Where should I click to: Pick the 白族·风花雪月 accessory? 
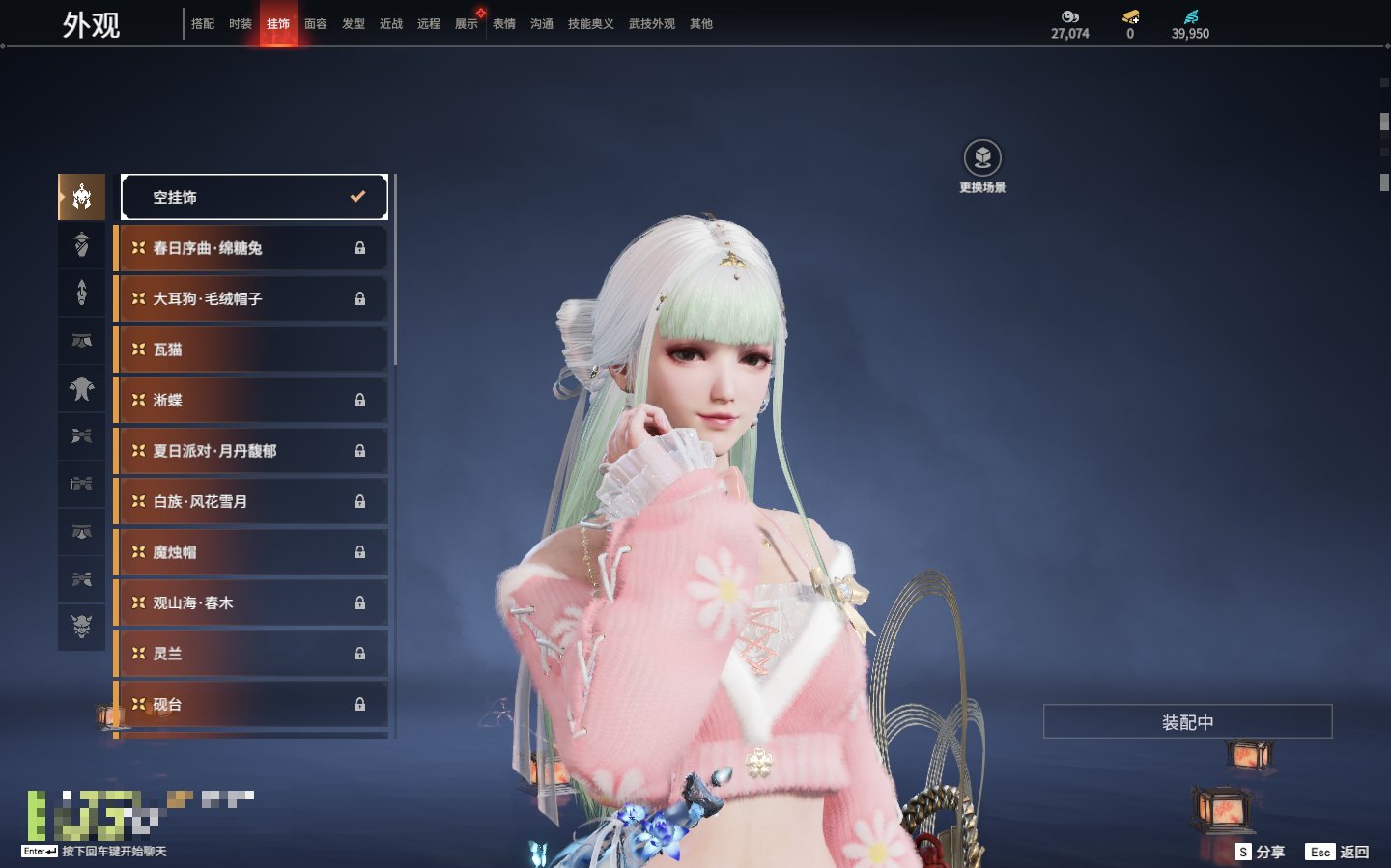(x=251, y=502)
